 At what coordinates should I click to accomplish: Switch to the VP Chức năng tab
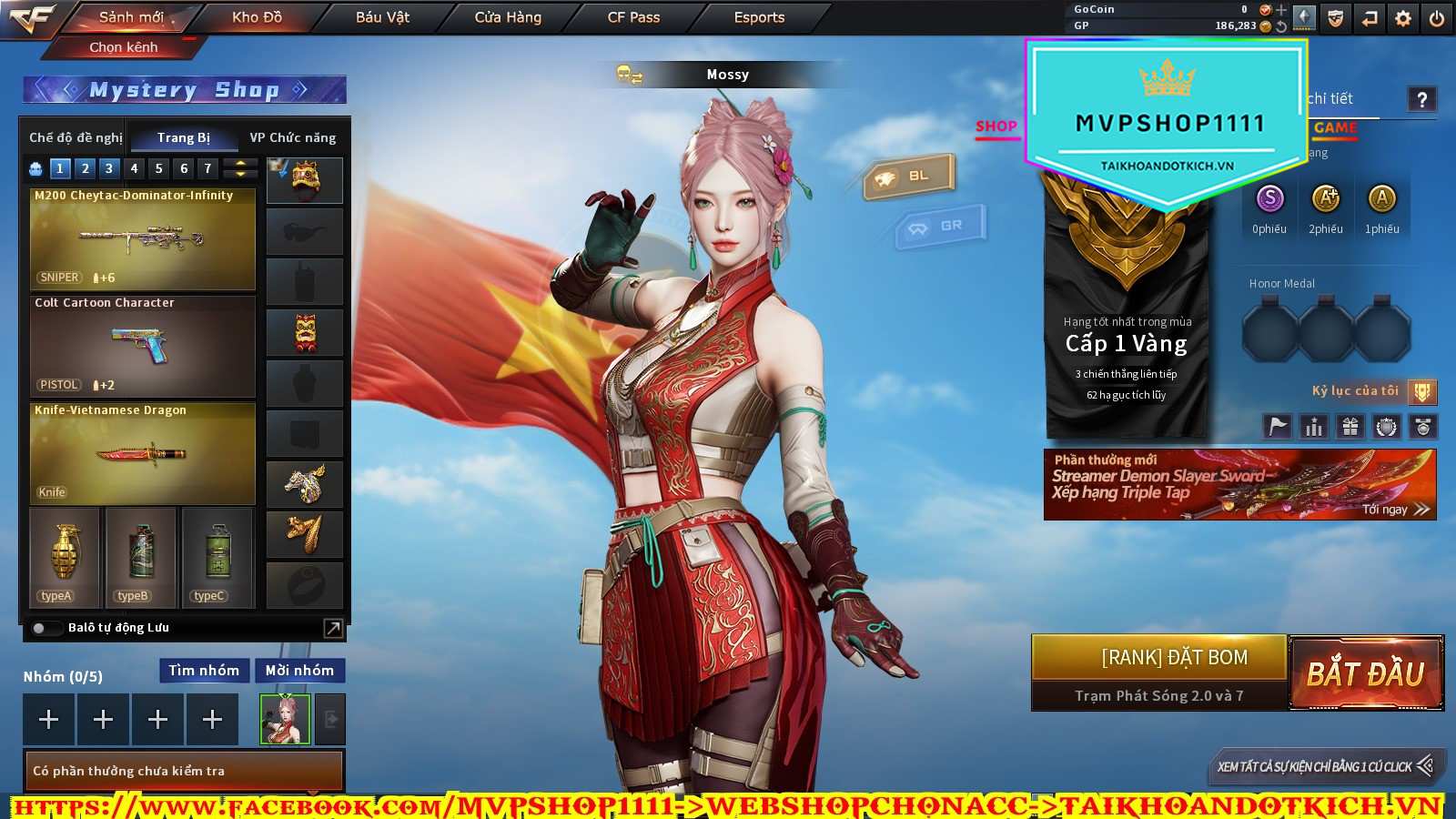(292, 137)
